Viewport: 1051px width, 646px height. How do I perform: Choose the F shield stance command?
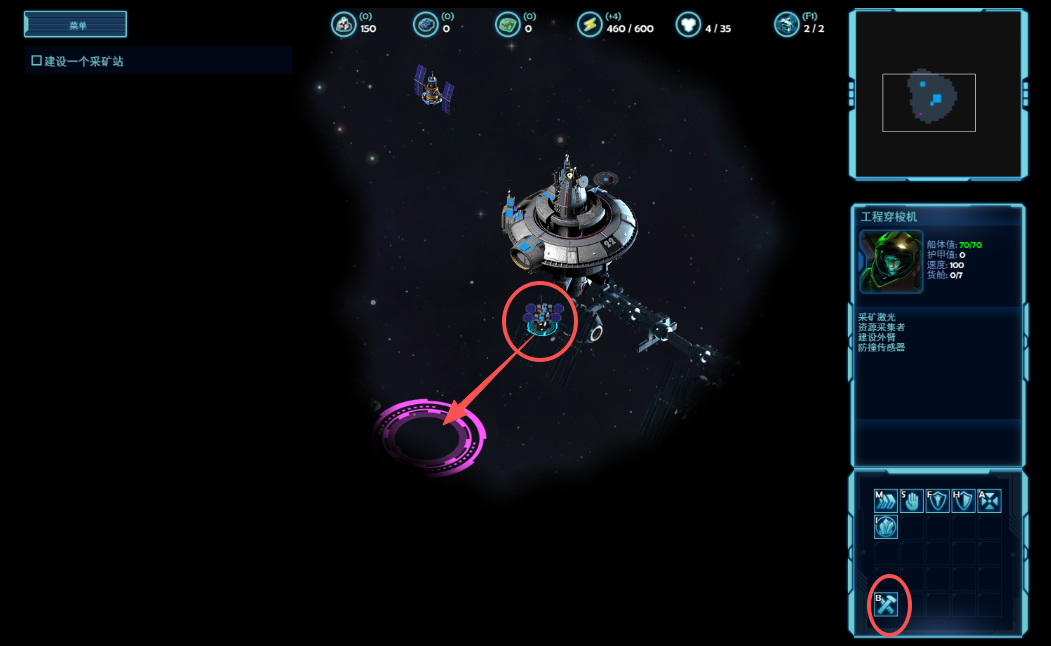click(937, 500)
